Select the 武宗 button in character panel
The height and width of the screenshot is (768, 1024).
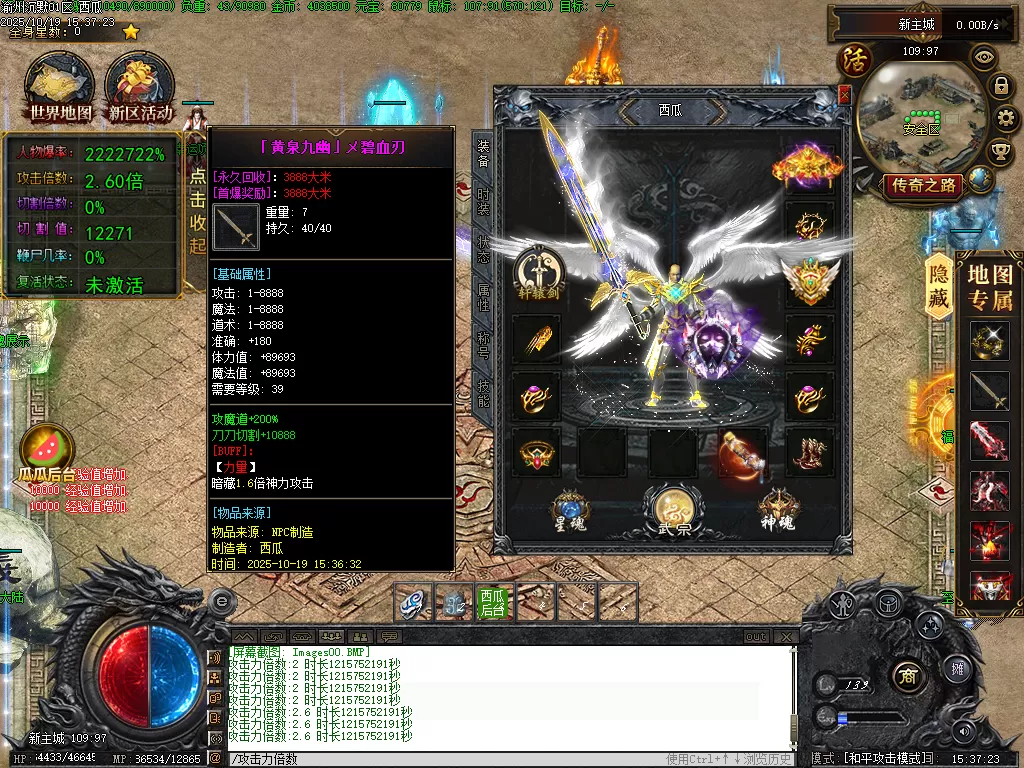tap(673, 511)
